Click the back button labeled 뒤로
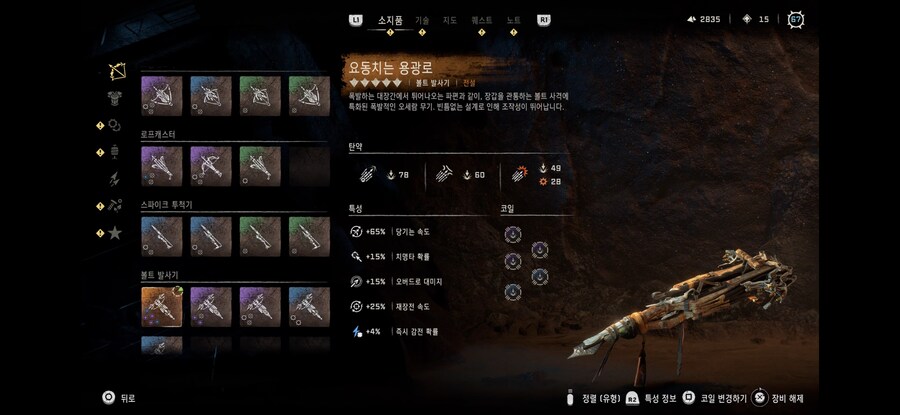Viewport: 900px width, 415px height. coord(118,397)
